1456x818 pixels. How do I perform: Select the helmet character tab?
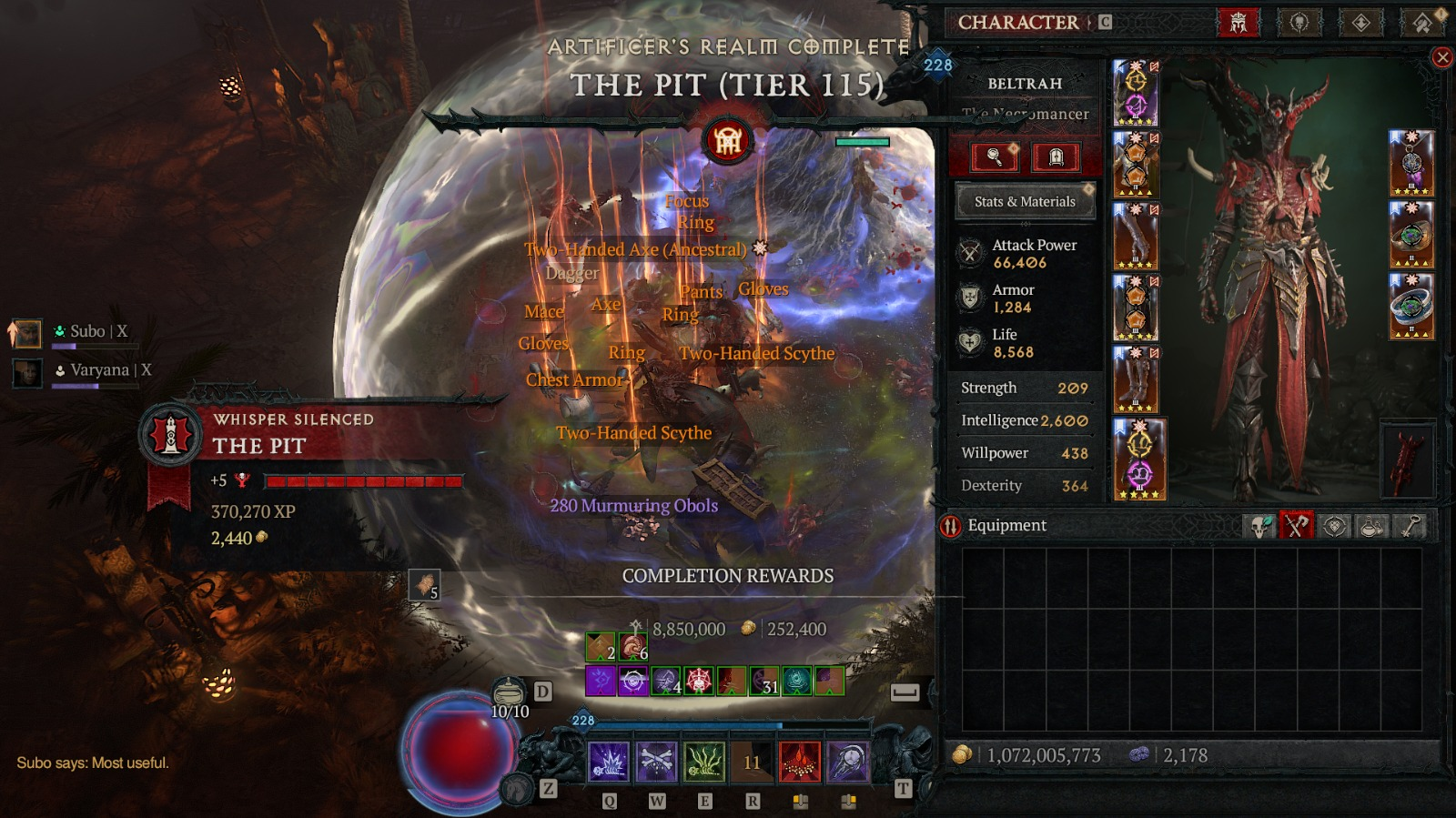click(1239, 23)
